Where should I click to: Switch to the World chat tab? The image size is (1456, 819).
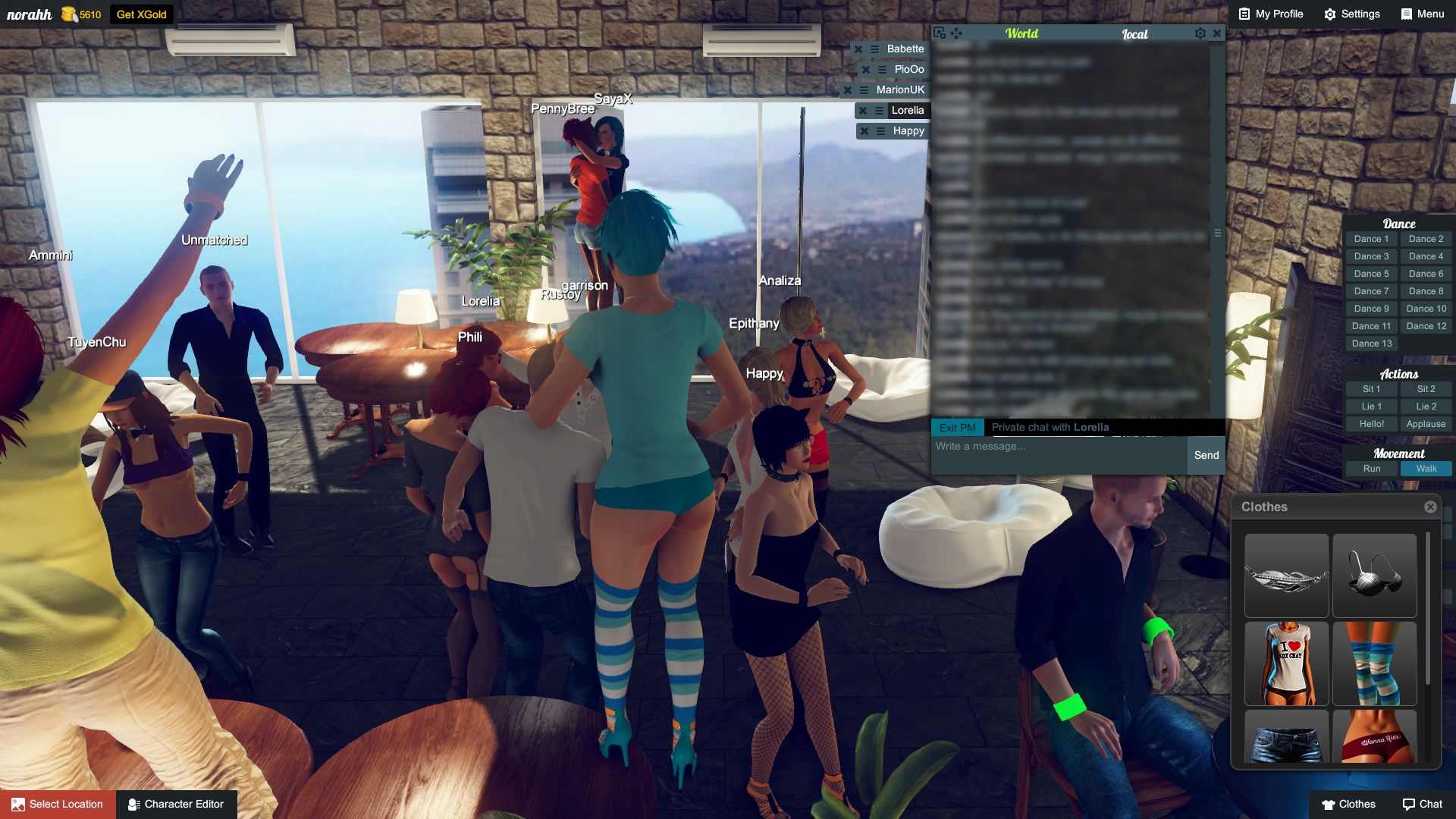pos(1023,33)
